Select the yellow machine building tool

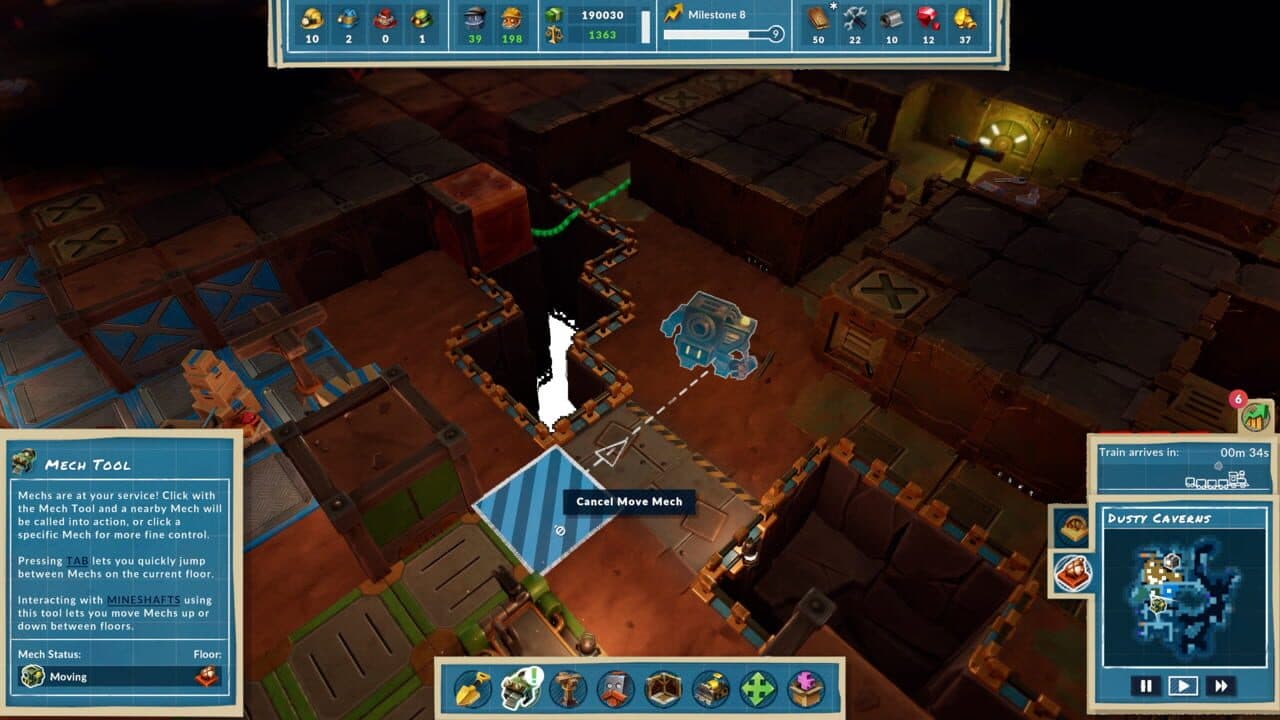coord(711,689)
